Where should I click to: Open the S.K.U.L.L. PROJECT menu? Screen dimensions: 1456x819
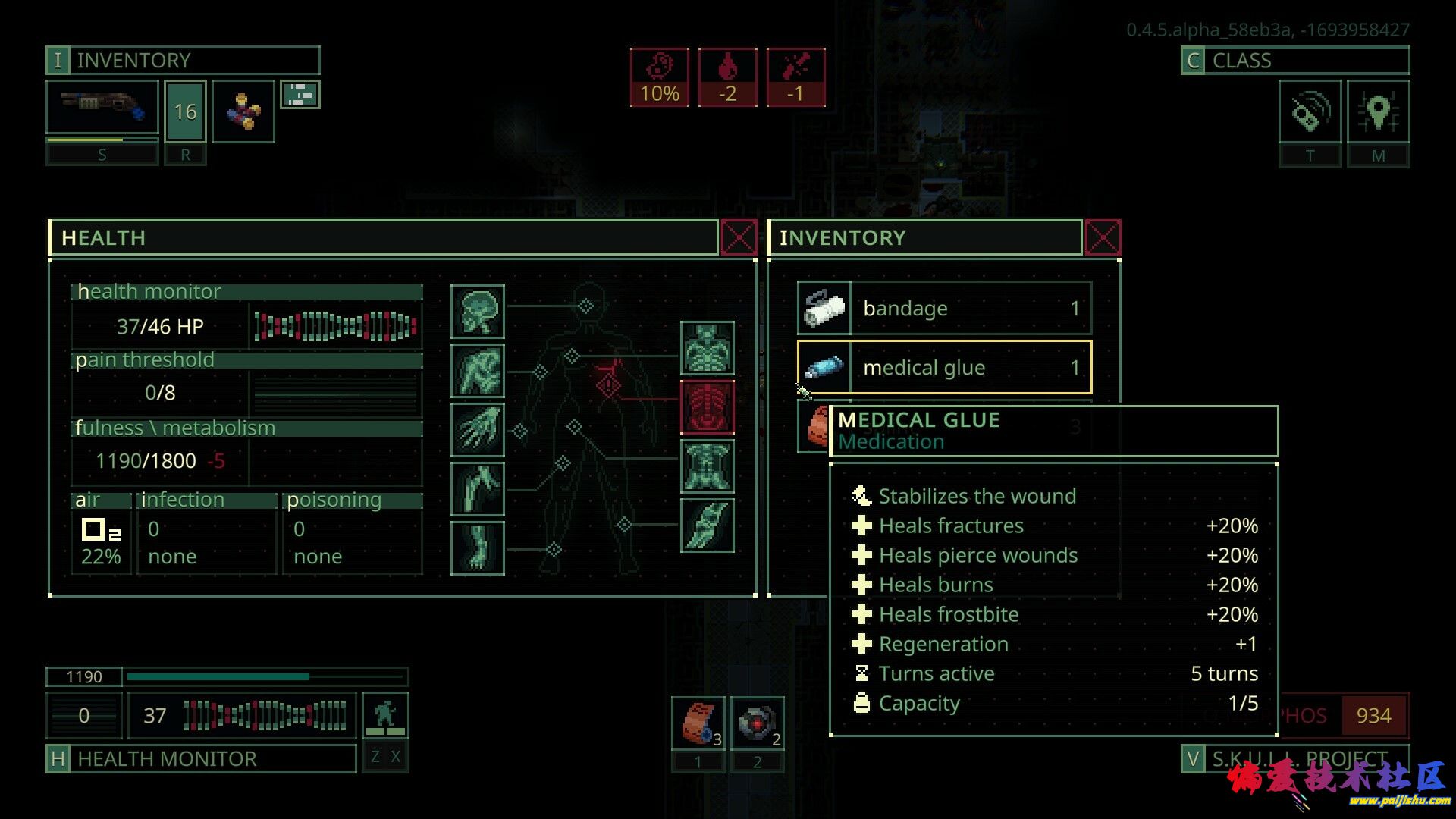pyautogui.click(x=1294, y=758)
